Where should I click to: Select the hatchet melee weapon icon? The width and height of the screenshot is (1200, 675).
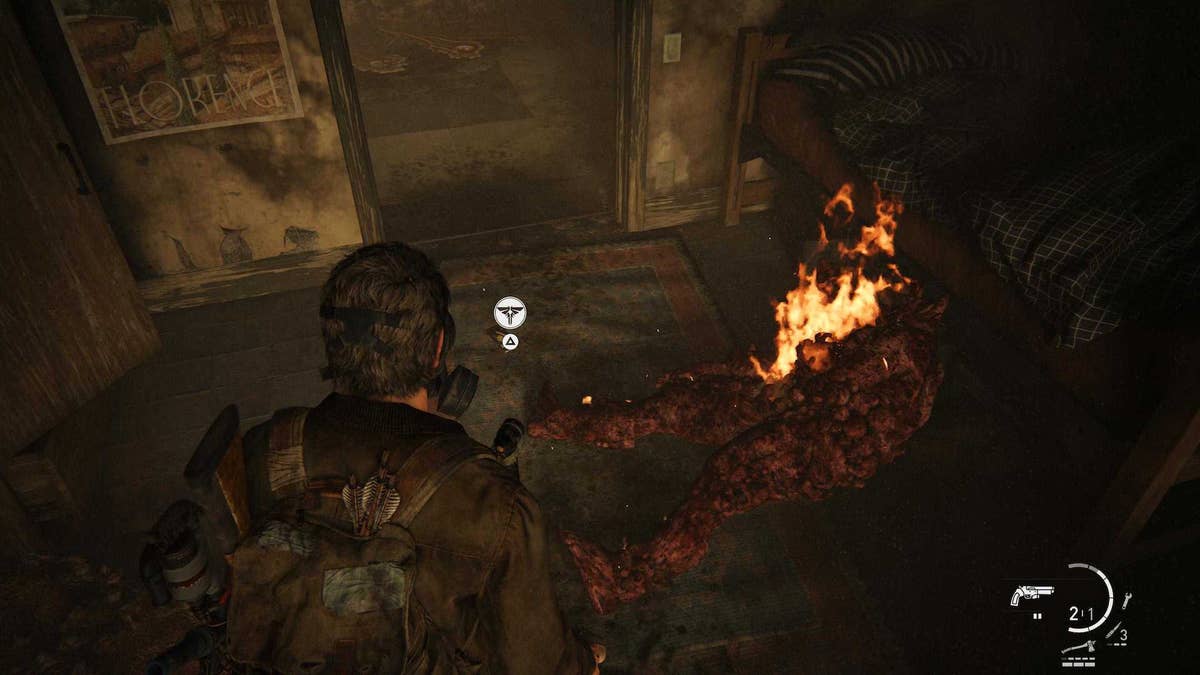pos(1077,647)
